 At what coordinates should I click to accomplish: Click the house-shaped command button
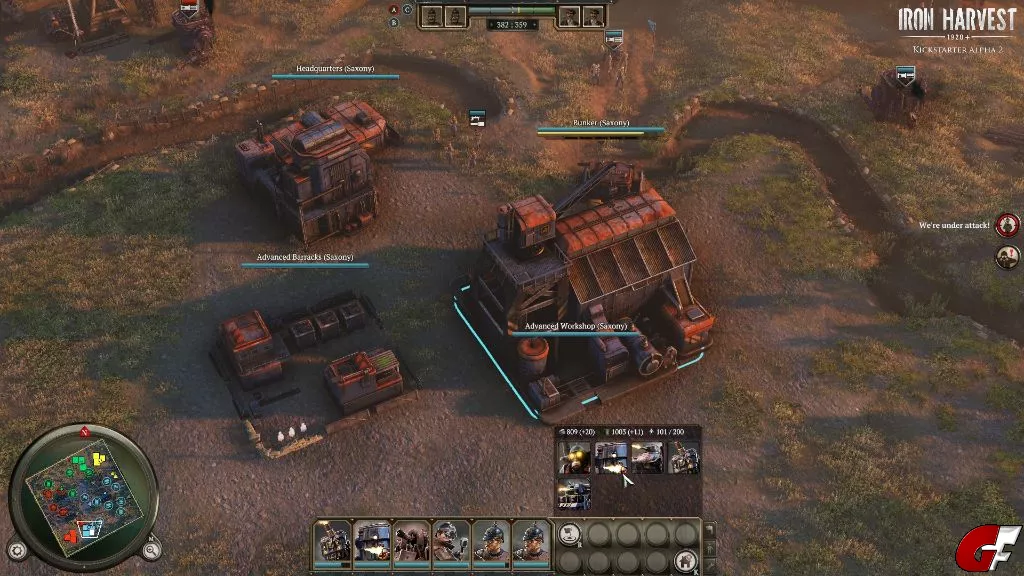685,560
